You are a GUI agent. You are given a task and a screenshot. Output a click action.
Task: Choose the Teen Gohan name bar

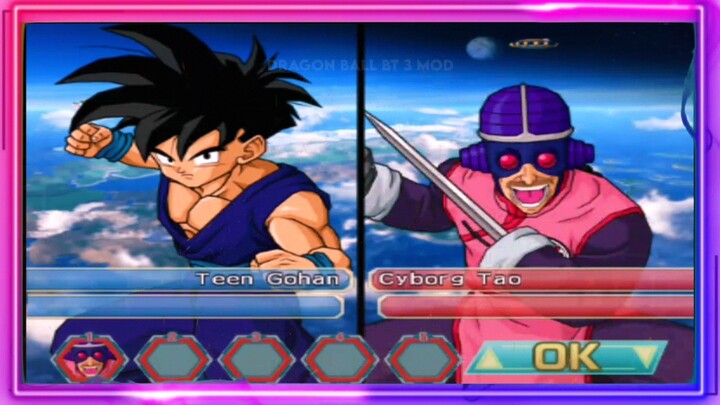click(186, 279)
